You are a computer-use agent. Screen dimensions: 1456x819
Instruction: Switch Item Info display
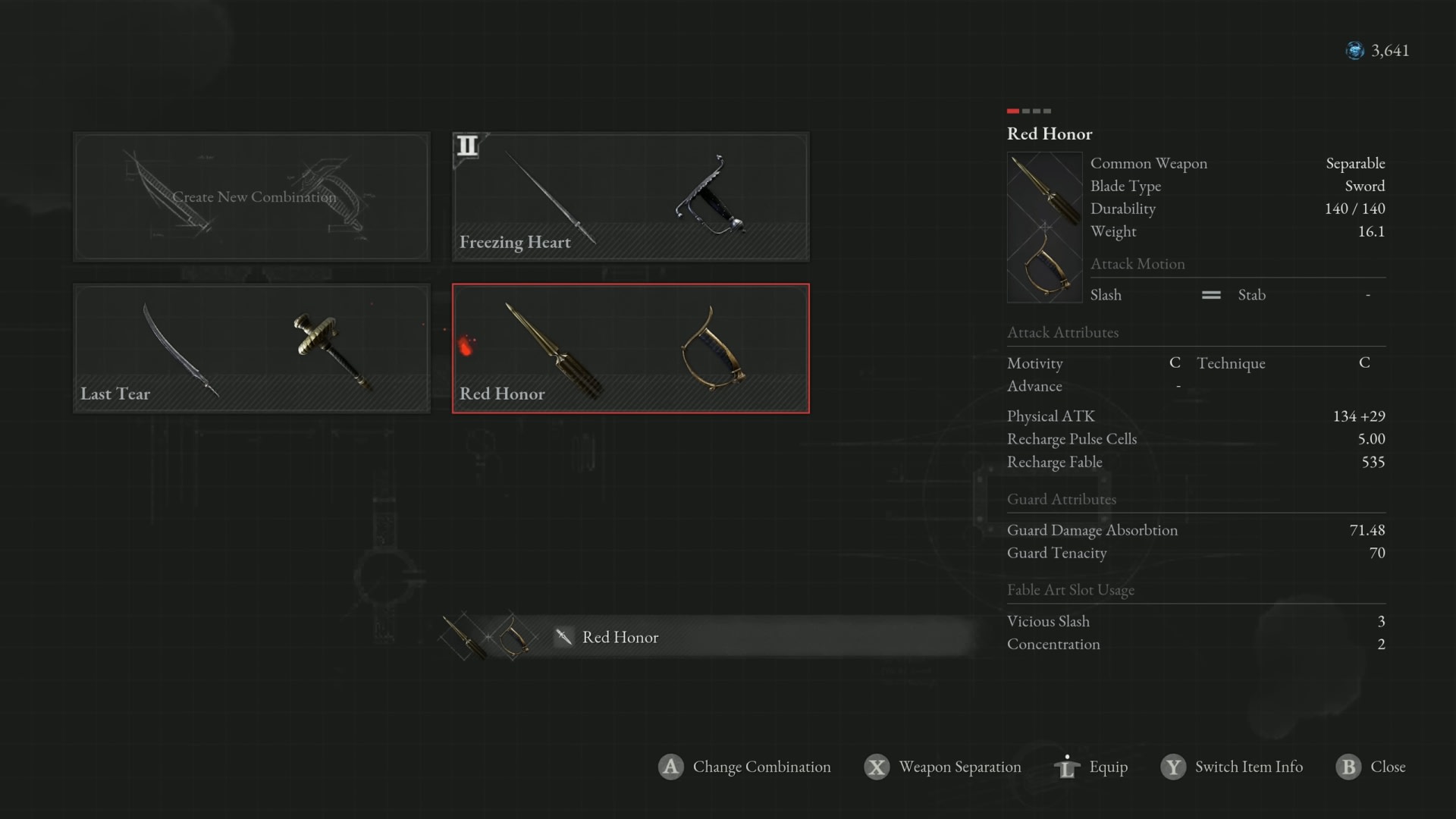[1232, 767]
